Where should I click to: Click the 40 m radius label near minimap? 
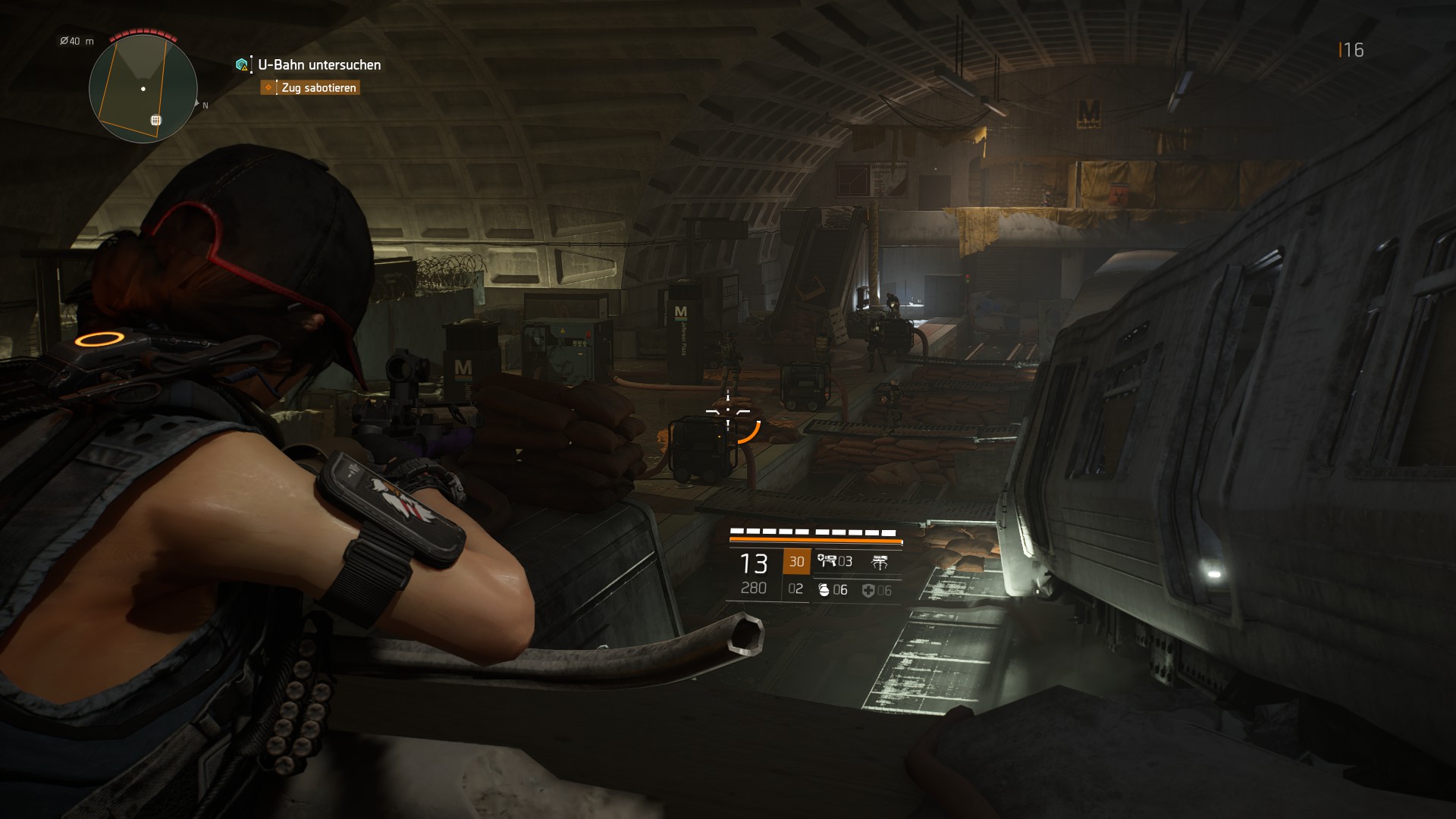point(75,41)
